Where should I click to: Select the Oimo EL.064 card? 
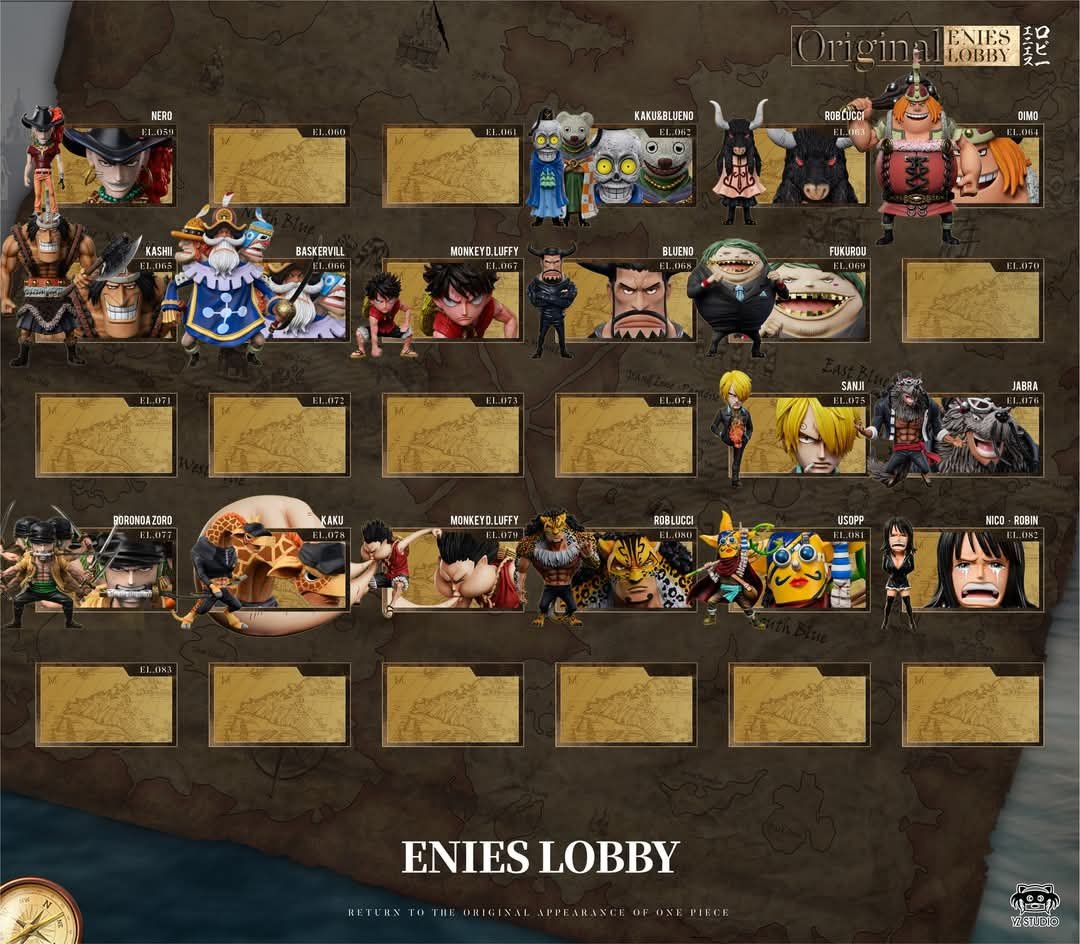(990, 166)
